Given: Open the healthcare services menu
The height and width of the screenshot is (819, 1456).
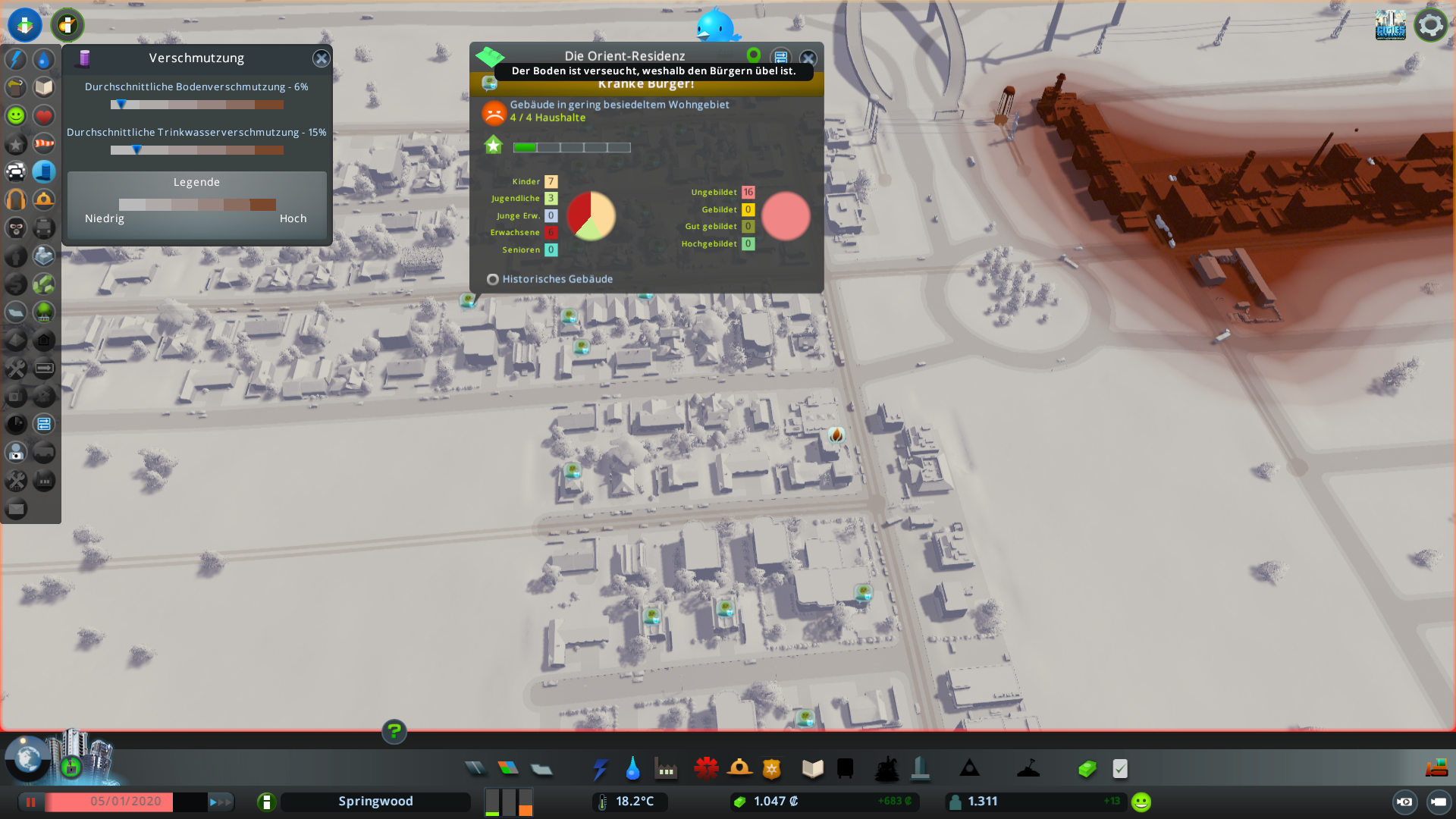Looking at the screenshot, I should pyautogui.click(x=706, y=768).
